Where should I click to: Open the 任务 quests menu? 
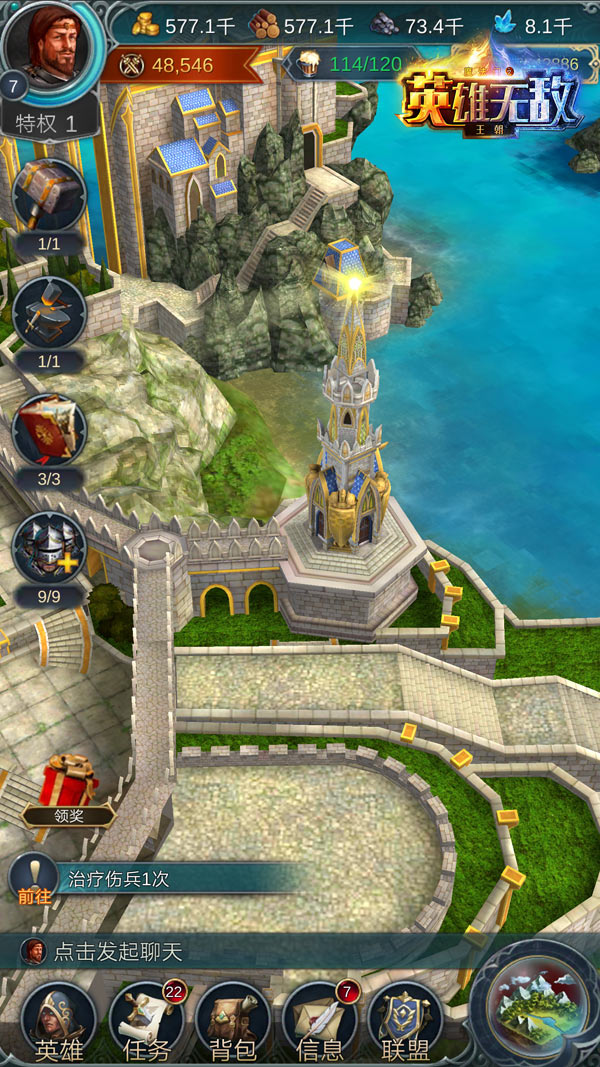point(146,1020)
